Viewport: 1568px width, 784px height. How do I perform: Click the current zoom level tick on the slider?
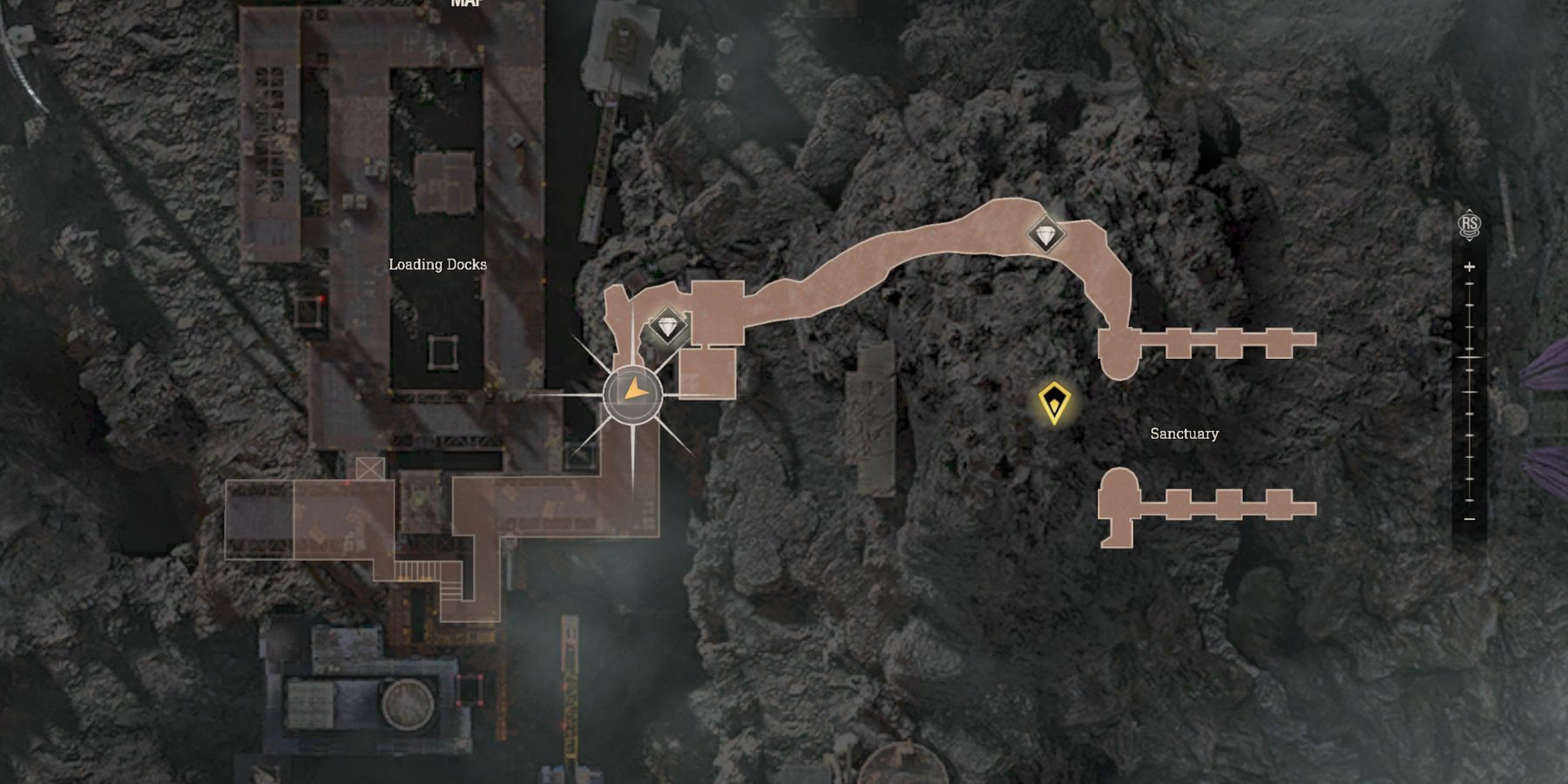point(1470,357)
